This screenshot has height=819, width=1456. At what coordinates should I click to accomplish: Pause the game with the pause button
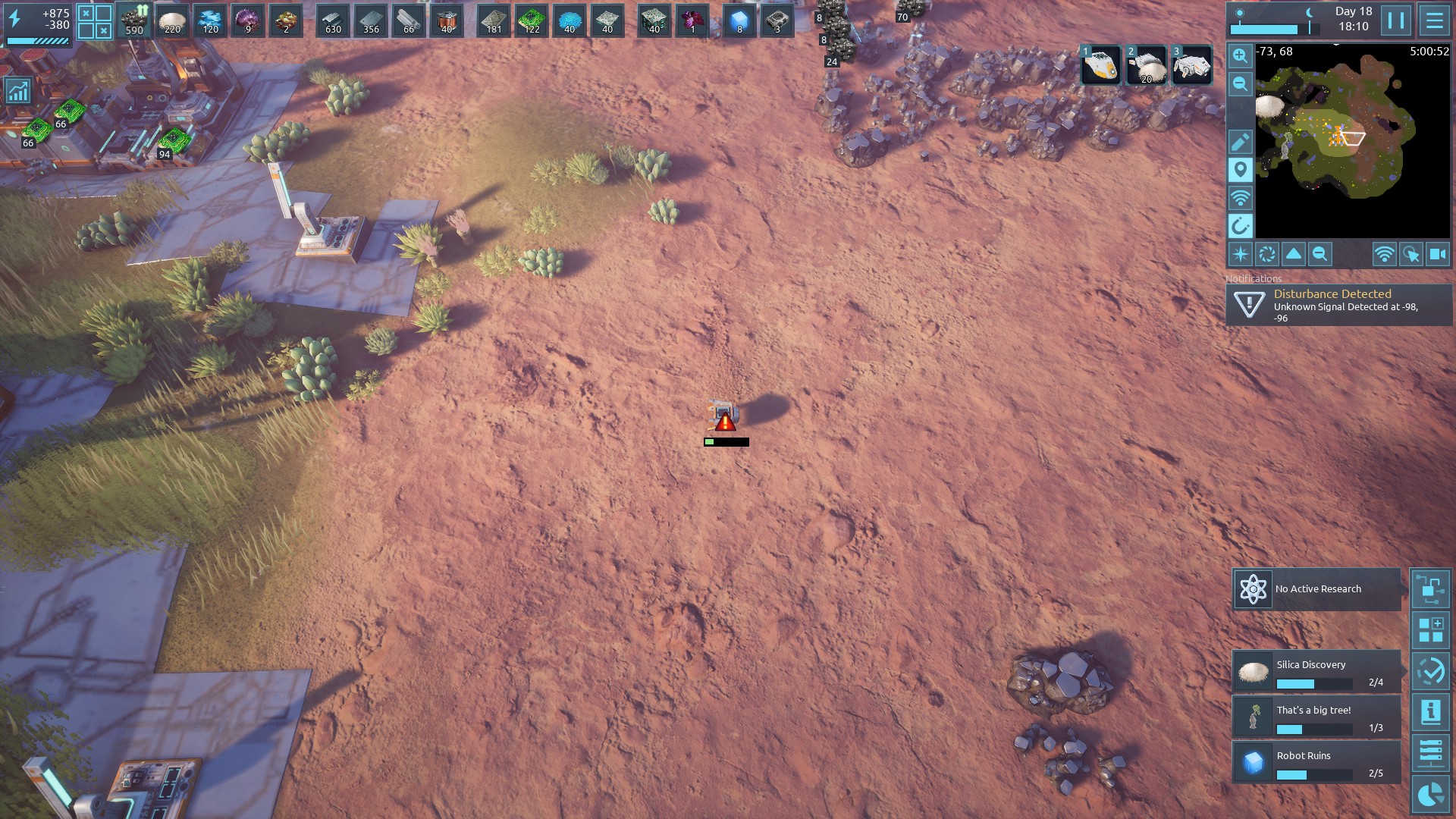[1396, 20]
